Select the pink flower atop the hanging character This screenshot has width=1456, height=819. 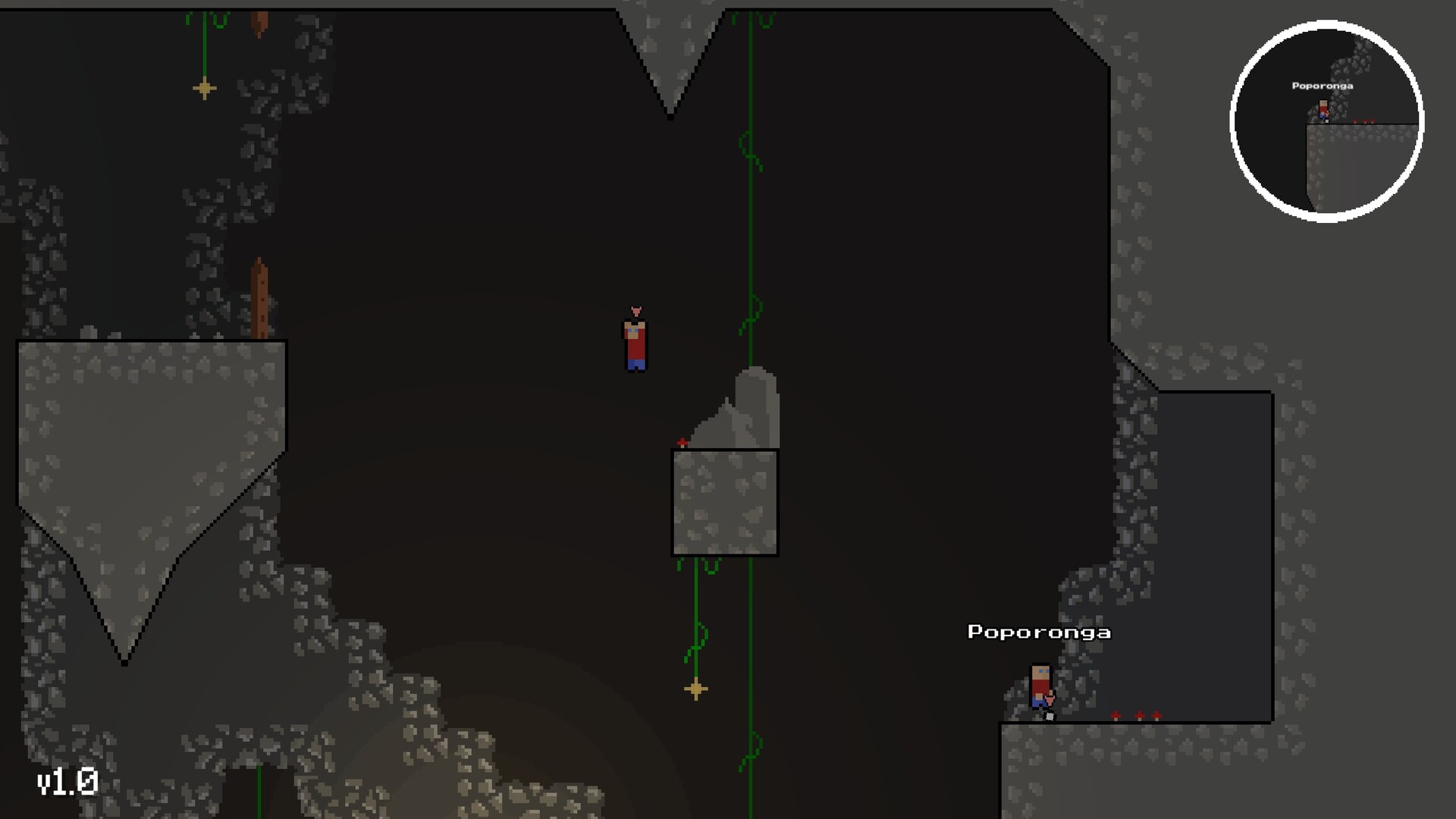coord(635,310)
